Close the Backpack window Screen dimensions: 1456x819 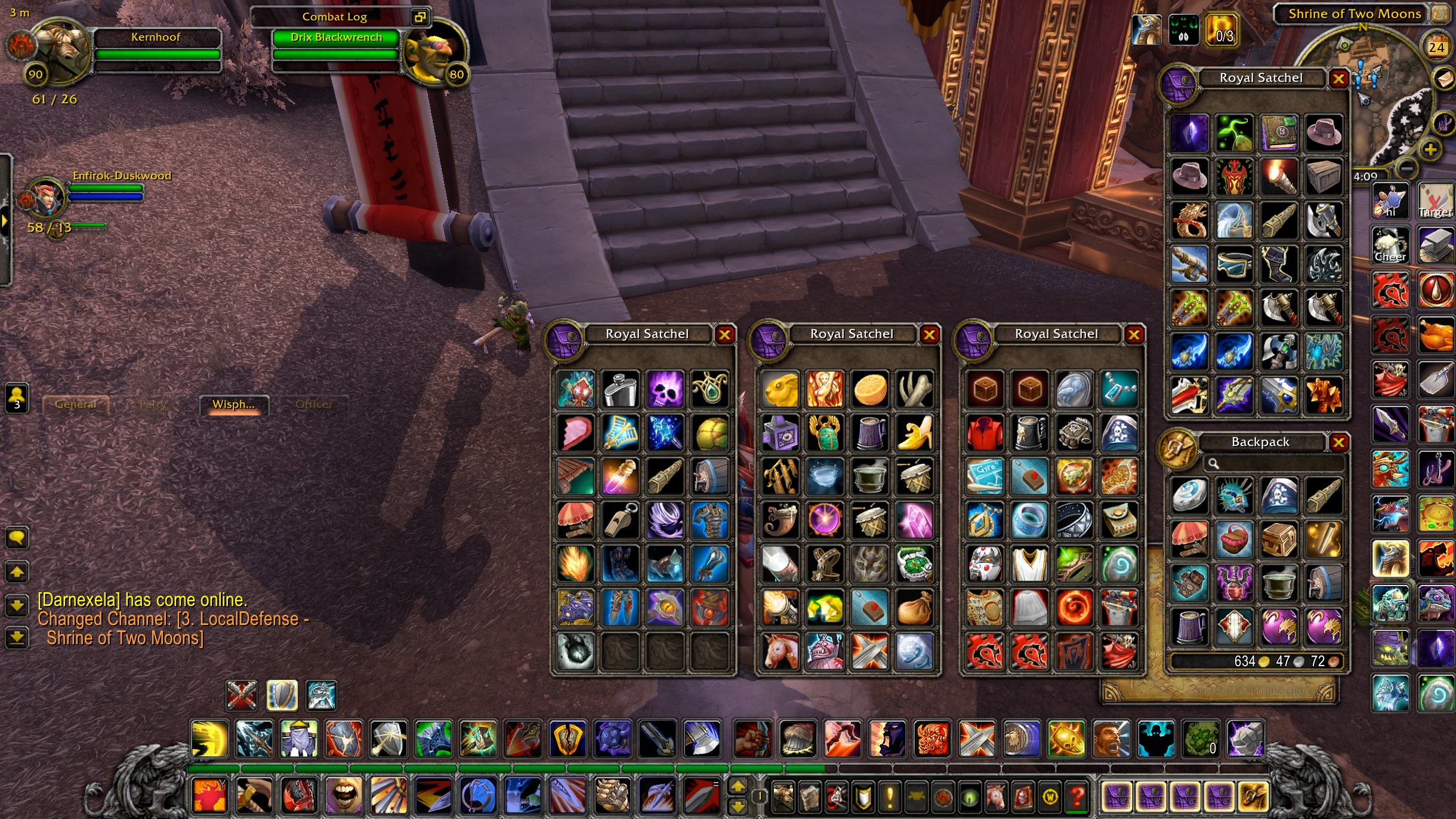pos(1338,442)
